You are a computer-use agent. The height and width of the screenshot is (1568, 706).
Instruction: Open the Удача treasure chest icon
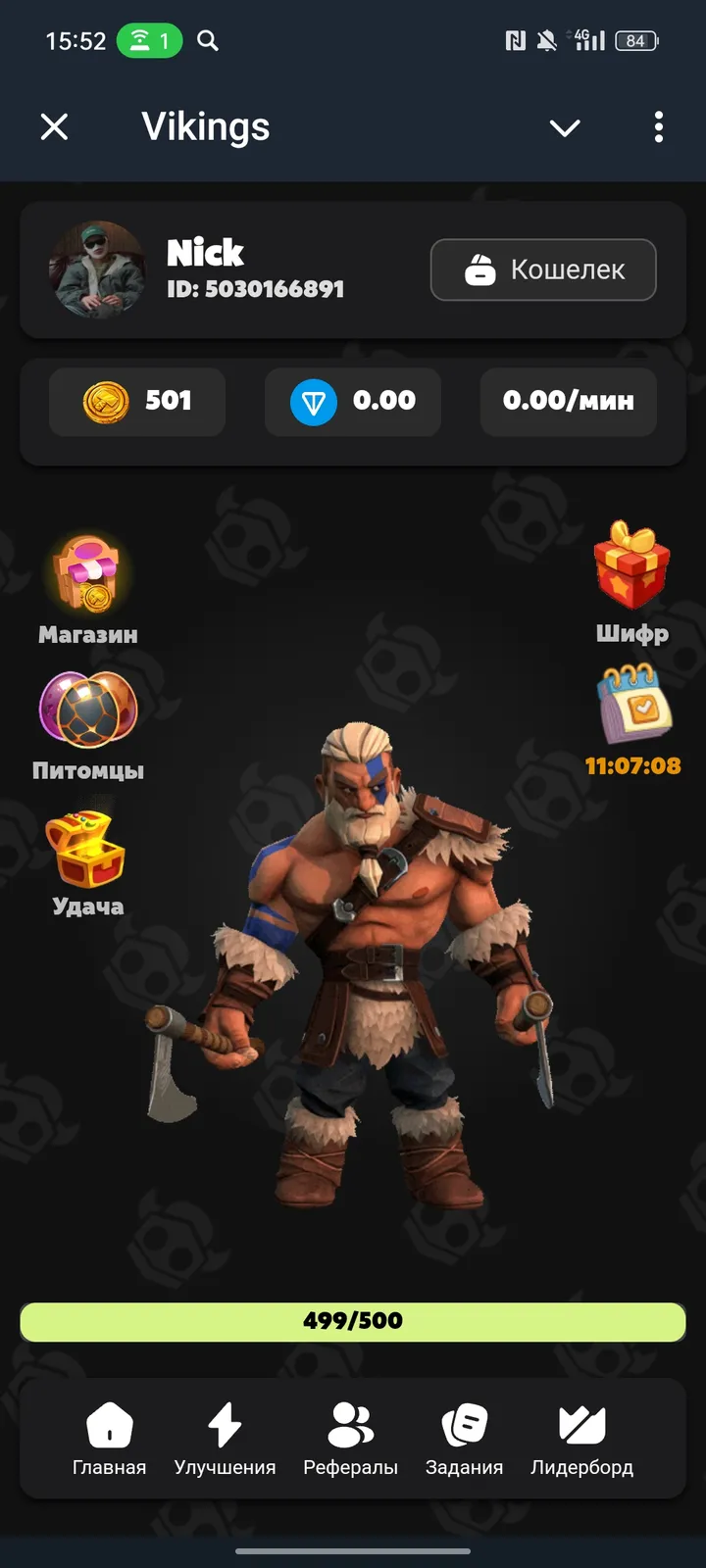(x=86, y=849)
